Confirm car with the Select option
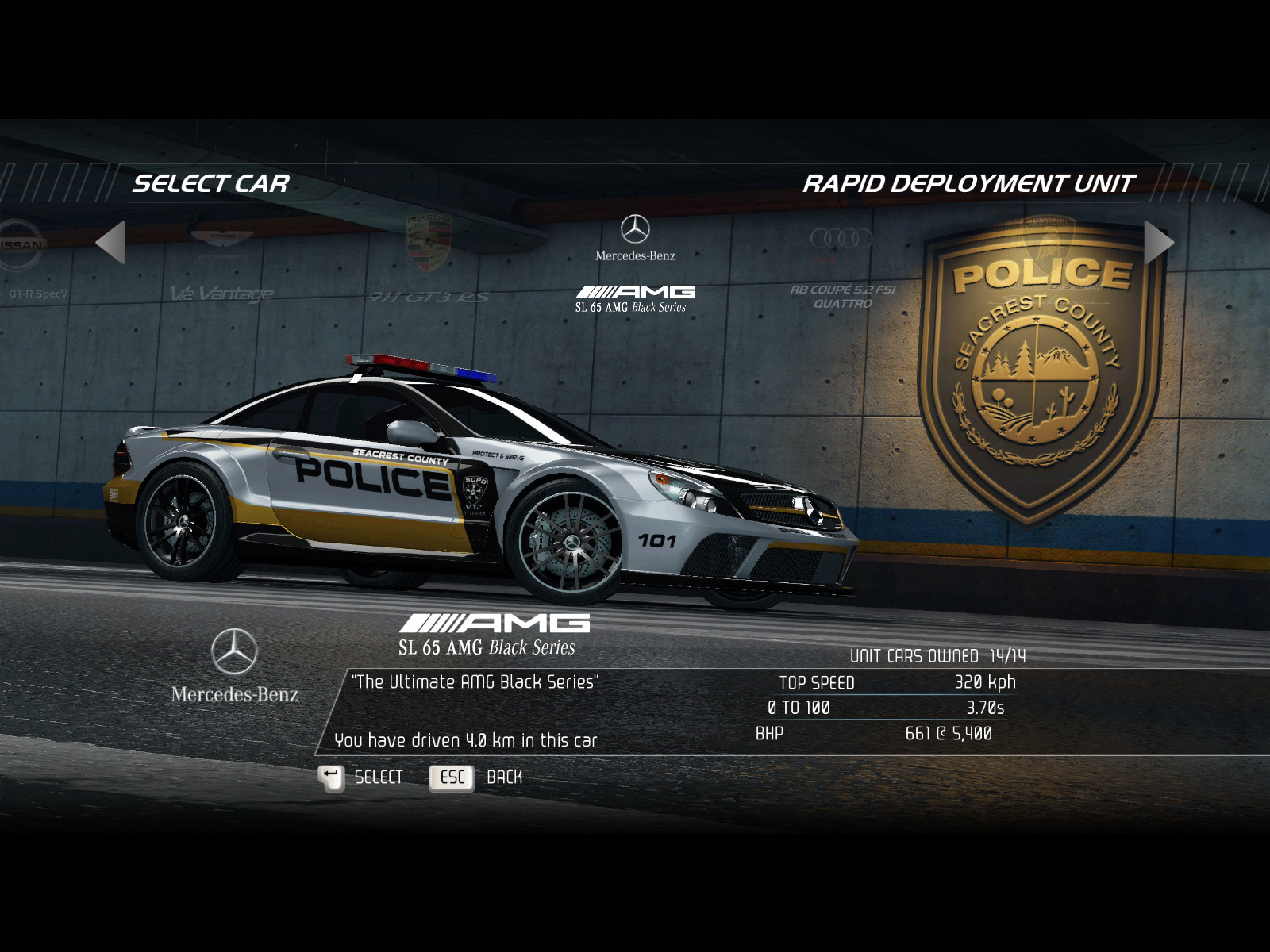The width and height of the screenshot is (1270, 952). pos(362,777)
